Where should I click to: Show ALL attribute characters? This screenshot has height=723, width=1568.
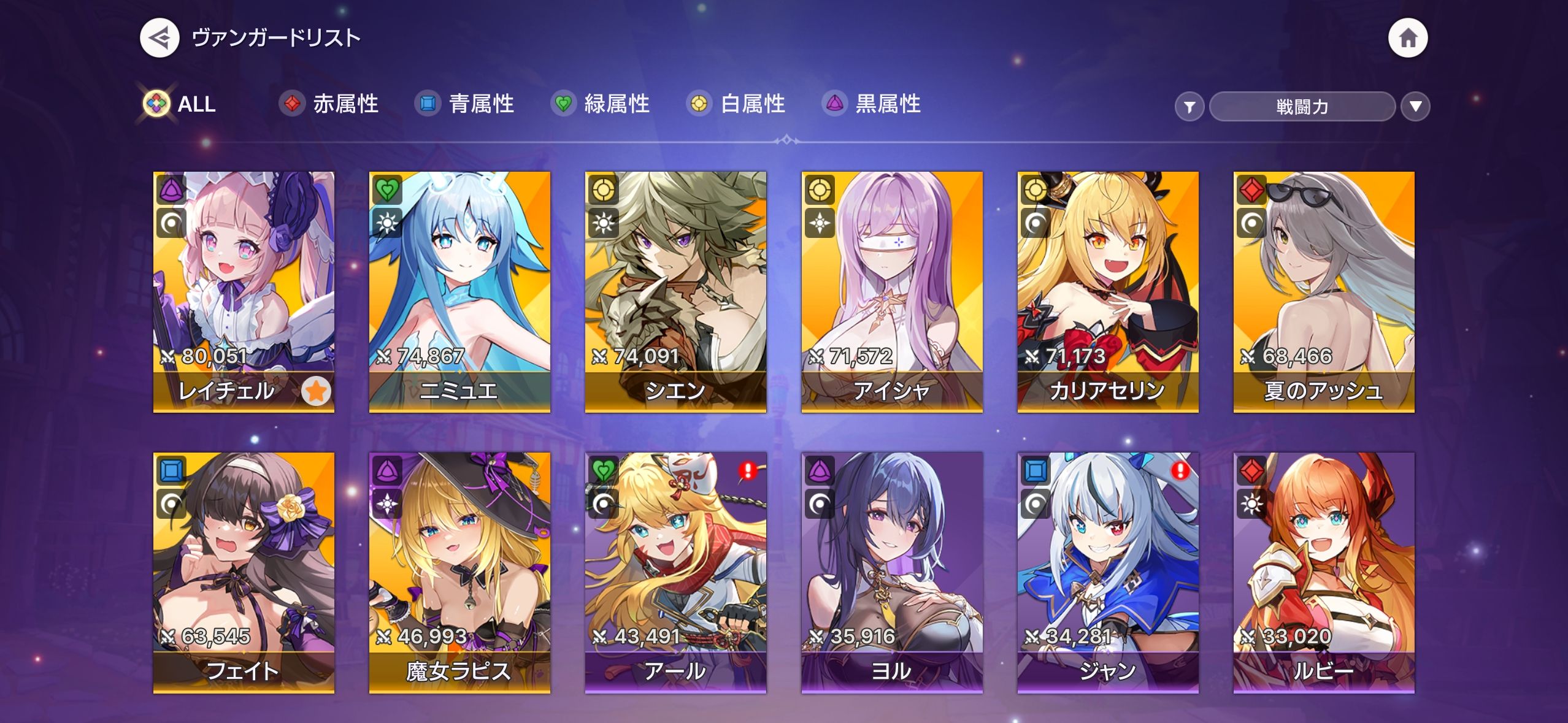180,104
